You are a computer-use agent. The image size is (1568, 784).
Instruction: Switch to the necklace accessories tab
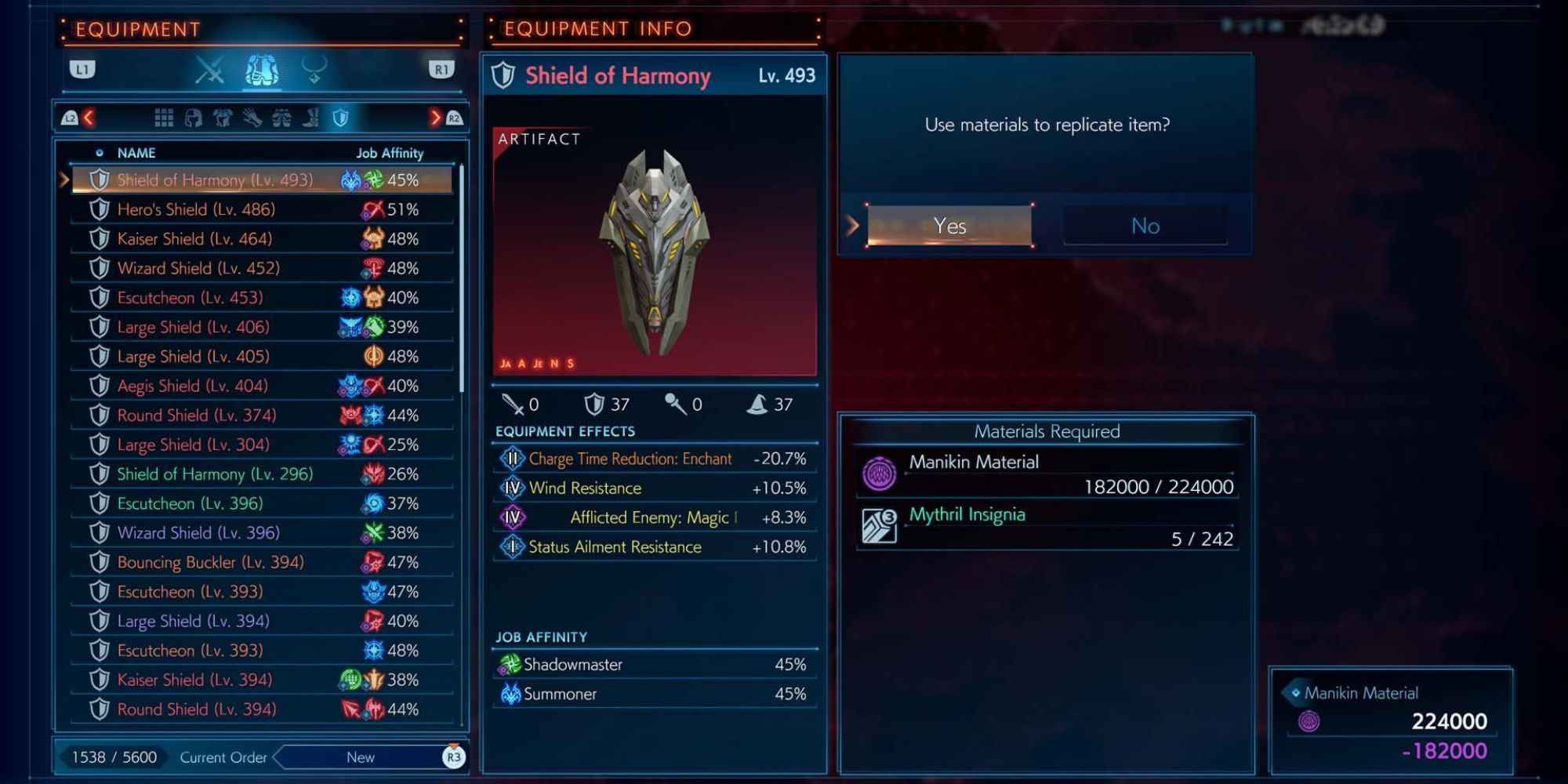click(314, 71)
